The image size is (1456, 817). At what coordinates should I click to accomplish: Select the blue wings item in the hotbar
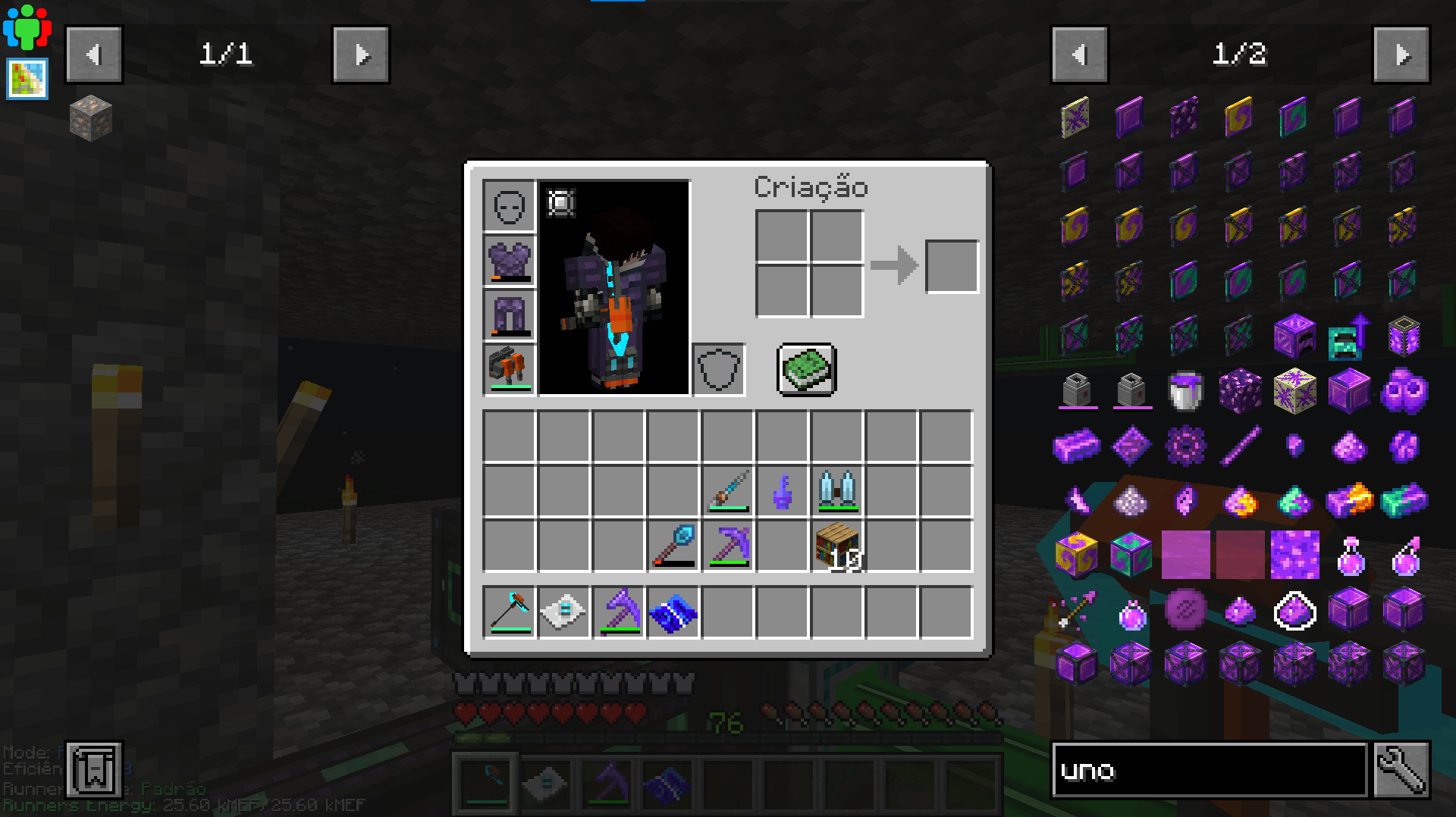672,612
